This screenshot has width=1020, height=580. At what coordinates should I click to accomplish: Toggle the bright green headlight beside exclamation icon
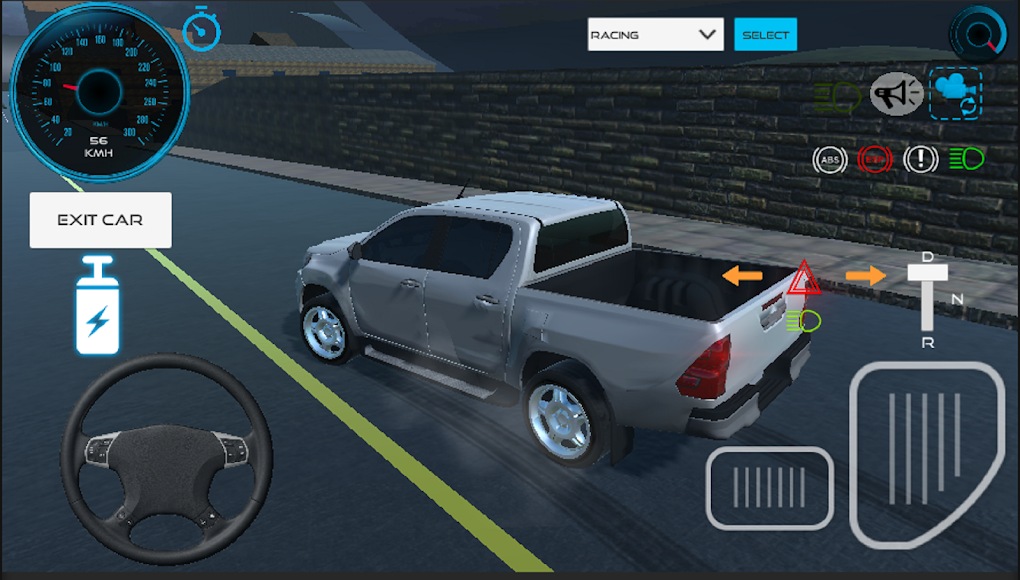pos(966,159)
